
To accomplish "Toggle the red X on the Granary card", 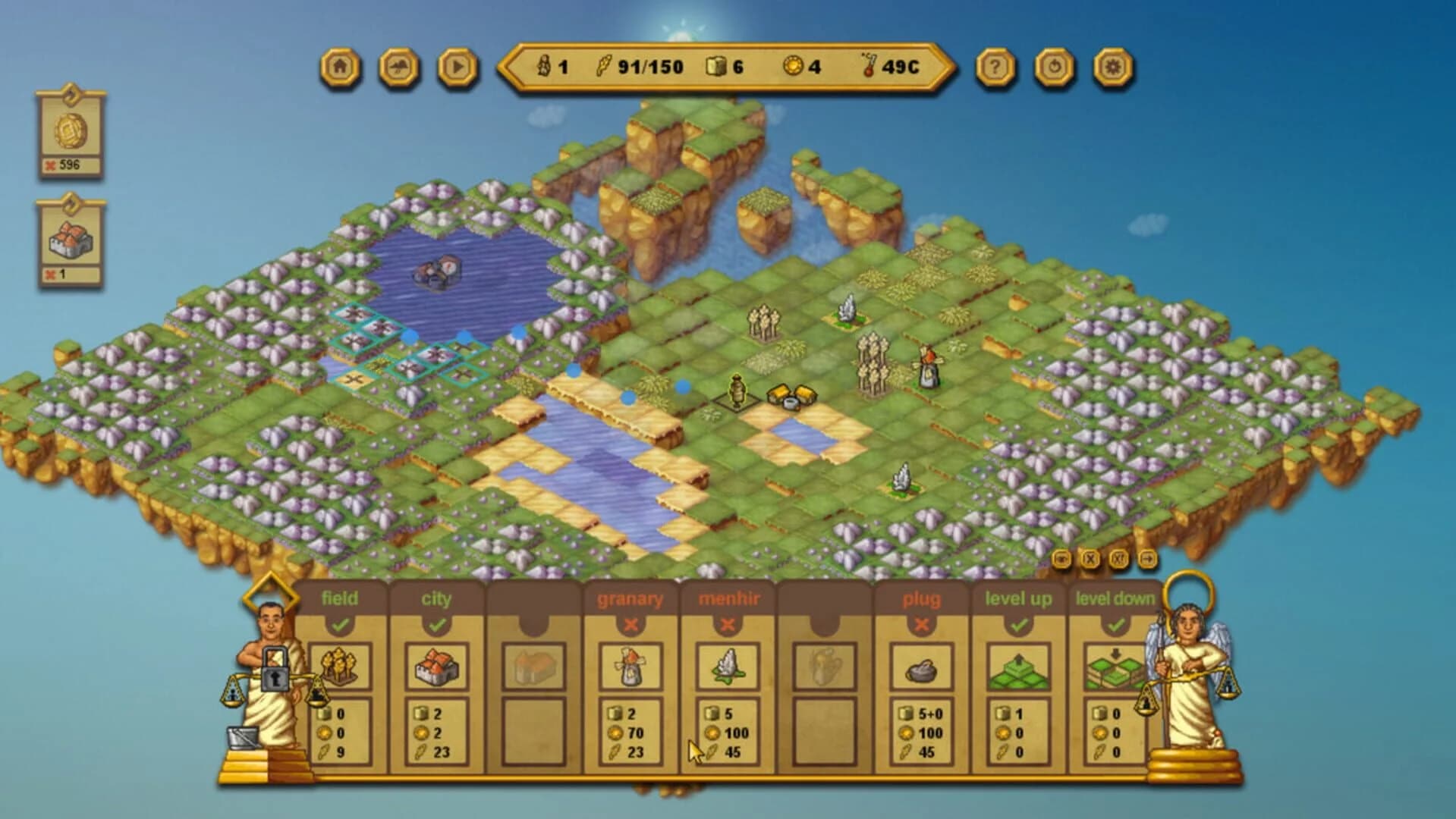I will tap(631, 624).
